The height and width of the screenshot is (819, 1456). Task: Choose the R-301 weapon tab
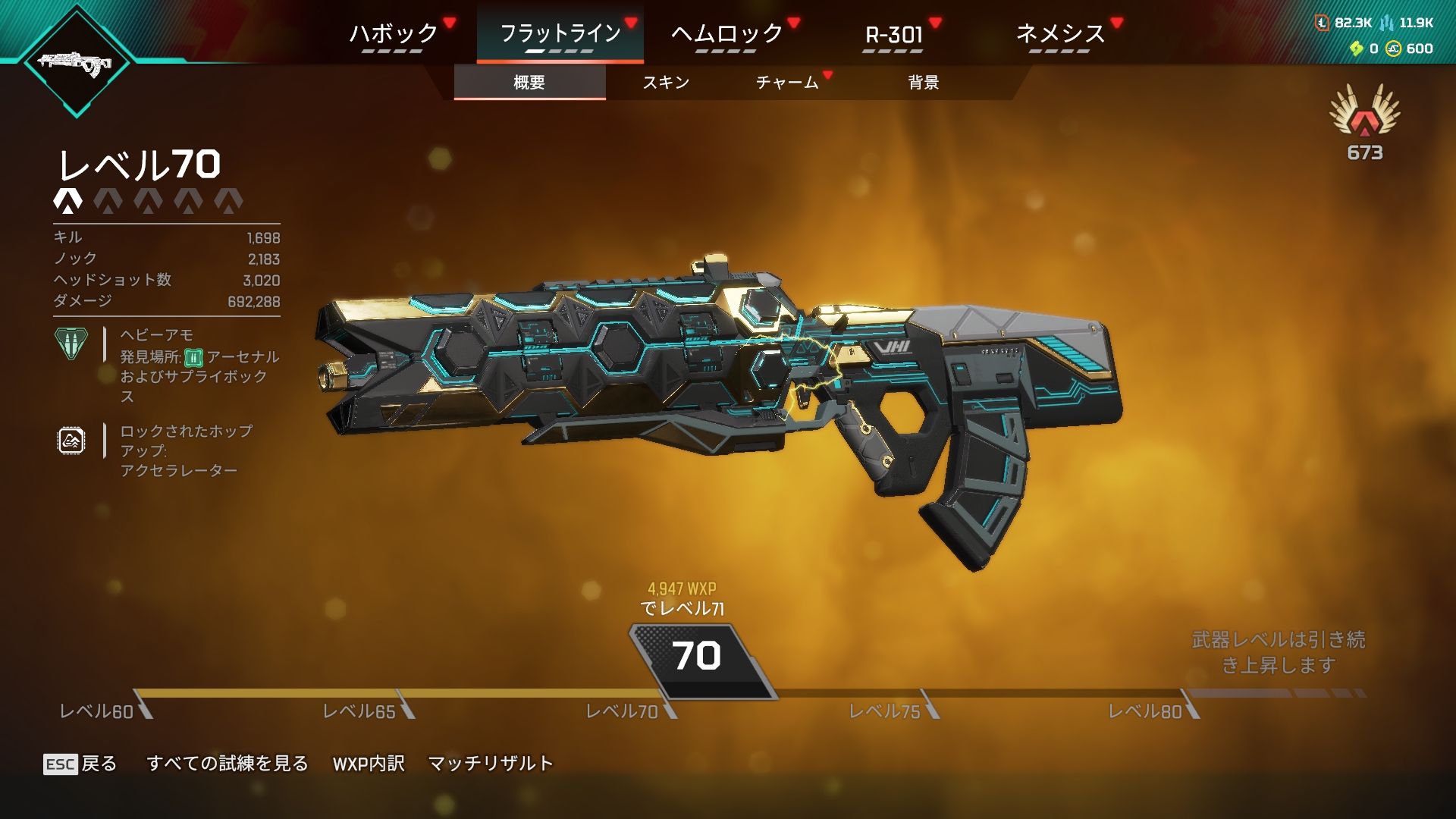click(x=893, y=34)
